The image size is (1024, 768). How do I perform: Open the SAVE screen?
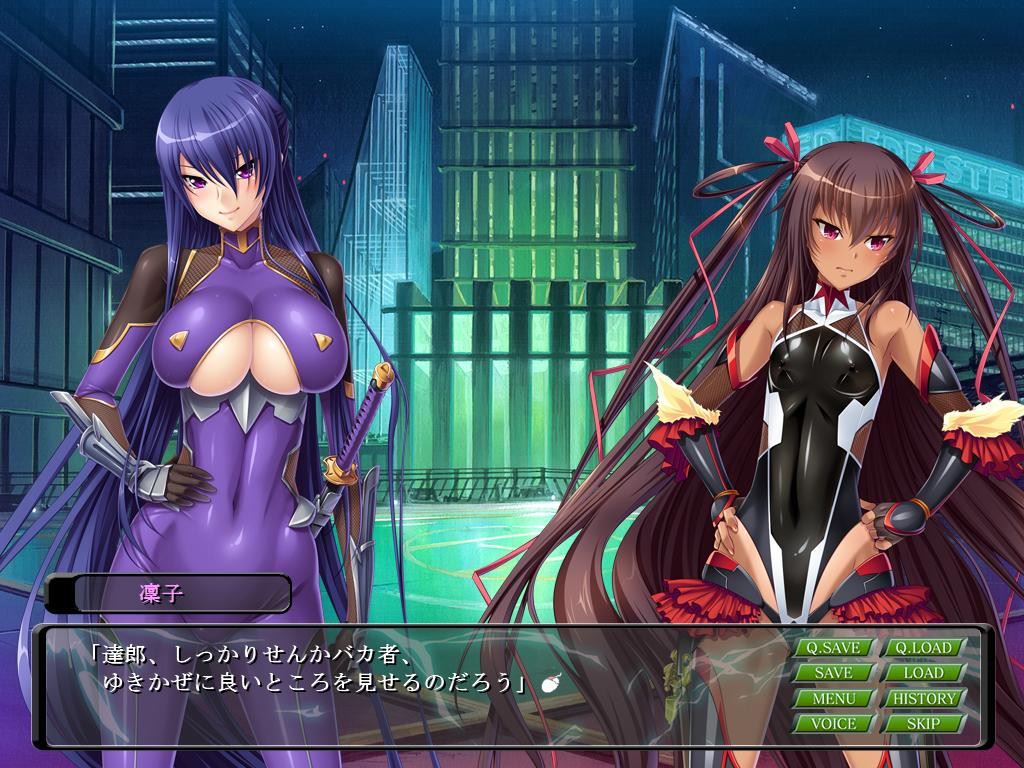833,672
